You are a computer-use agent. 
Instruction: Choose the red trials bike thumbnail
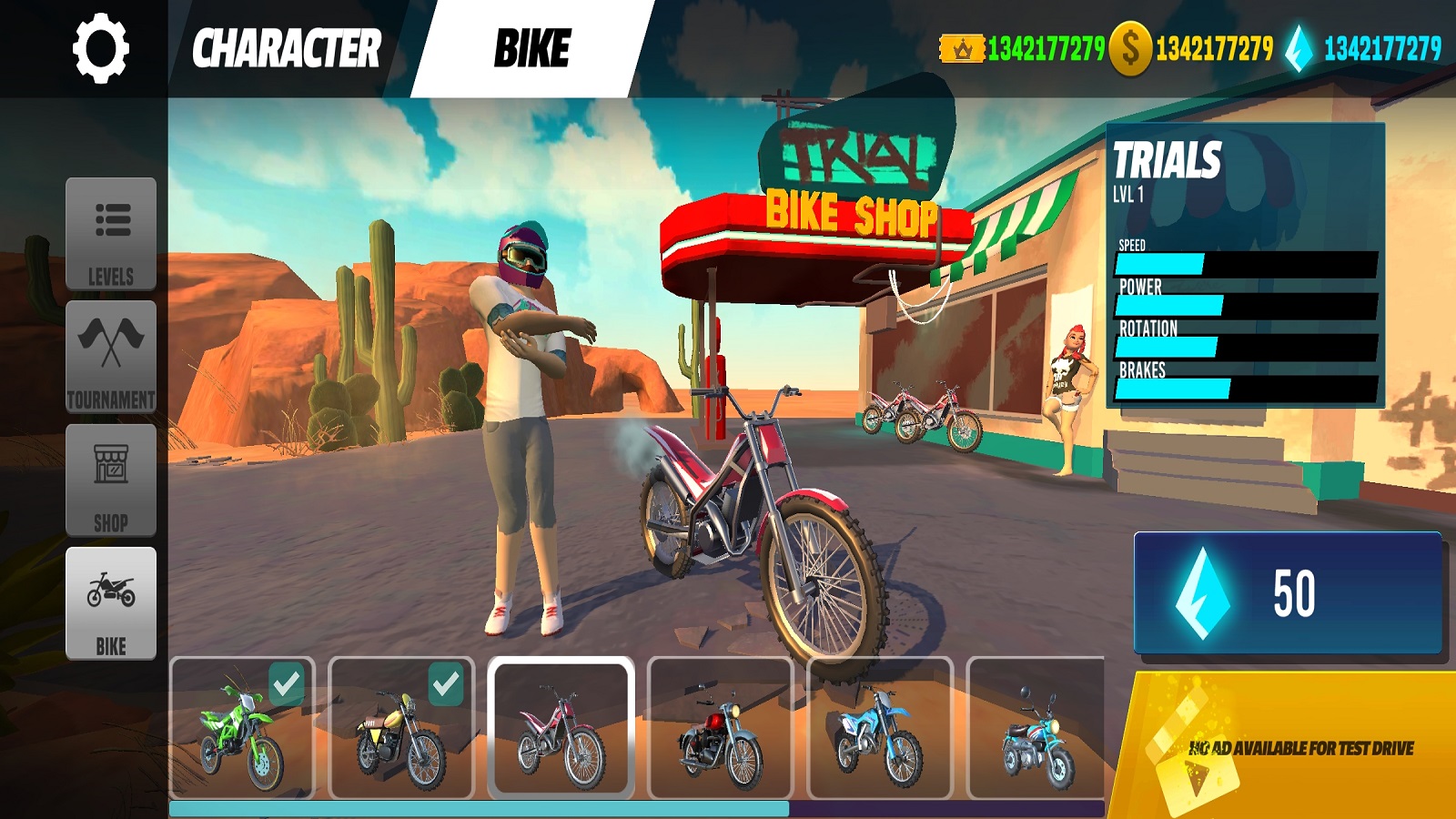pos(561,728)
